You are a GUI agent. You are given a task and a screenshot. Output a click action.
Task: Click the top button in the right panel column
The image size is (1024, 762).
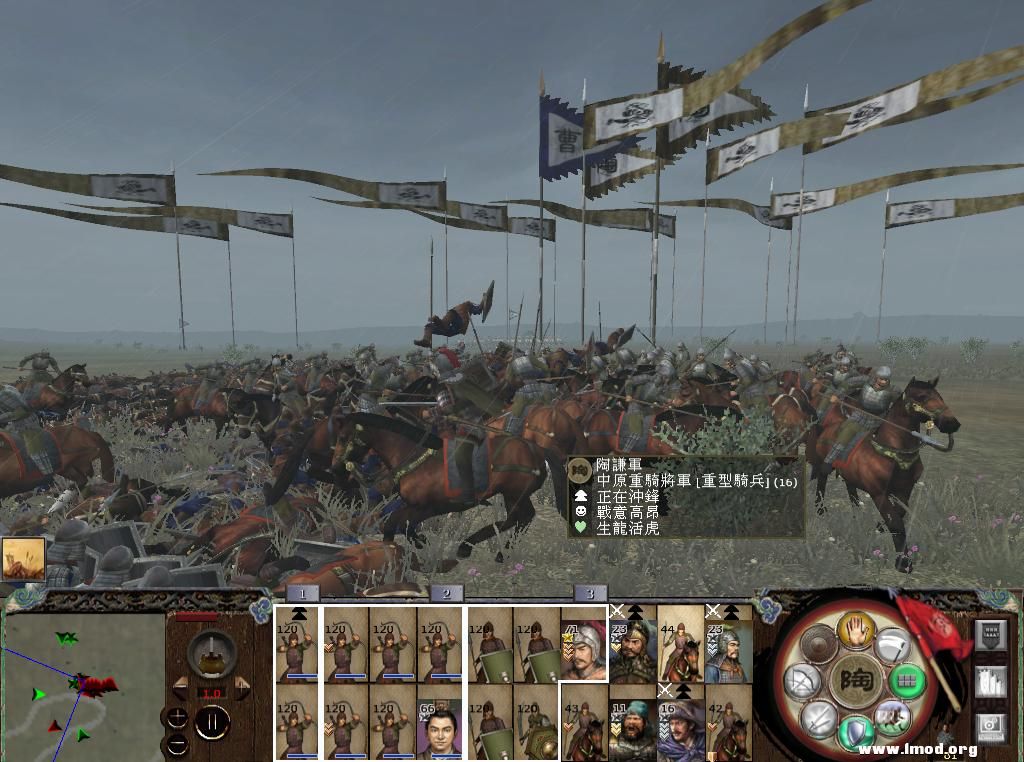point(990,636)
